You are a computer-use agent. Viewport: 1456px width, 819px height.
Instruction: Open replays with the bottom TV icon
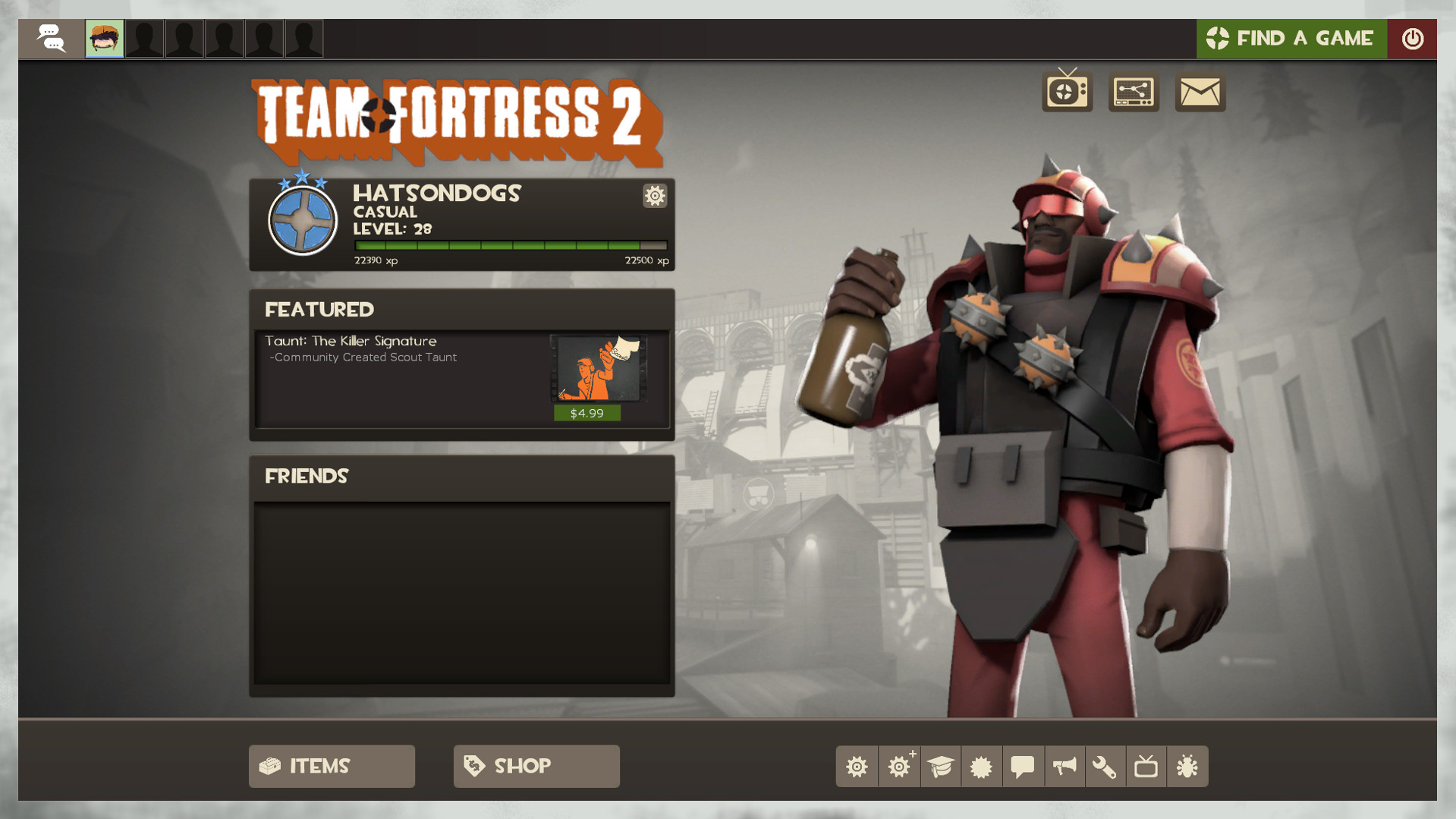(1146, 767)
